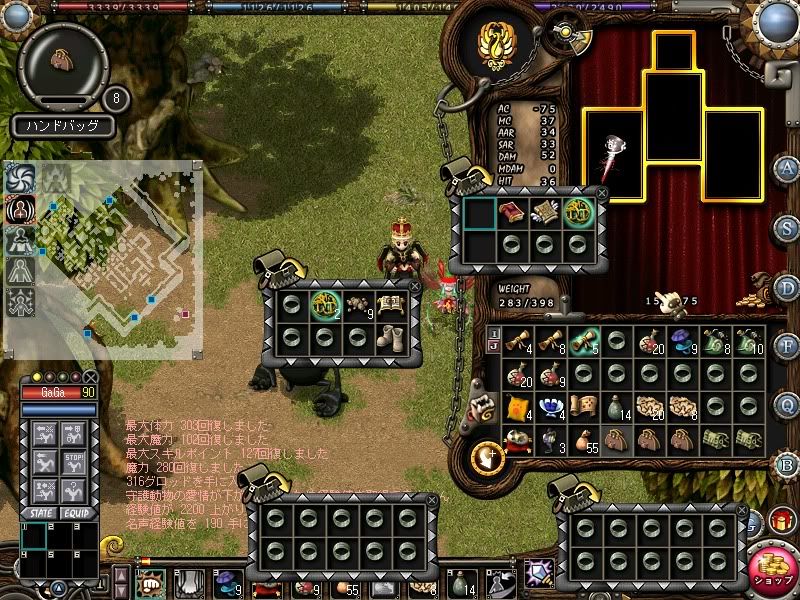This screenshot has height=600, width=800.
Task: Select the pouch stack of 55
Action: click(582, 440)
